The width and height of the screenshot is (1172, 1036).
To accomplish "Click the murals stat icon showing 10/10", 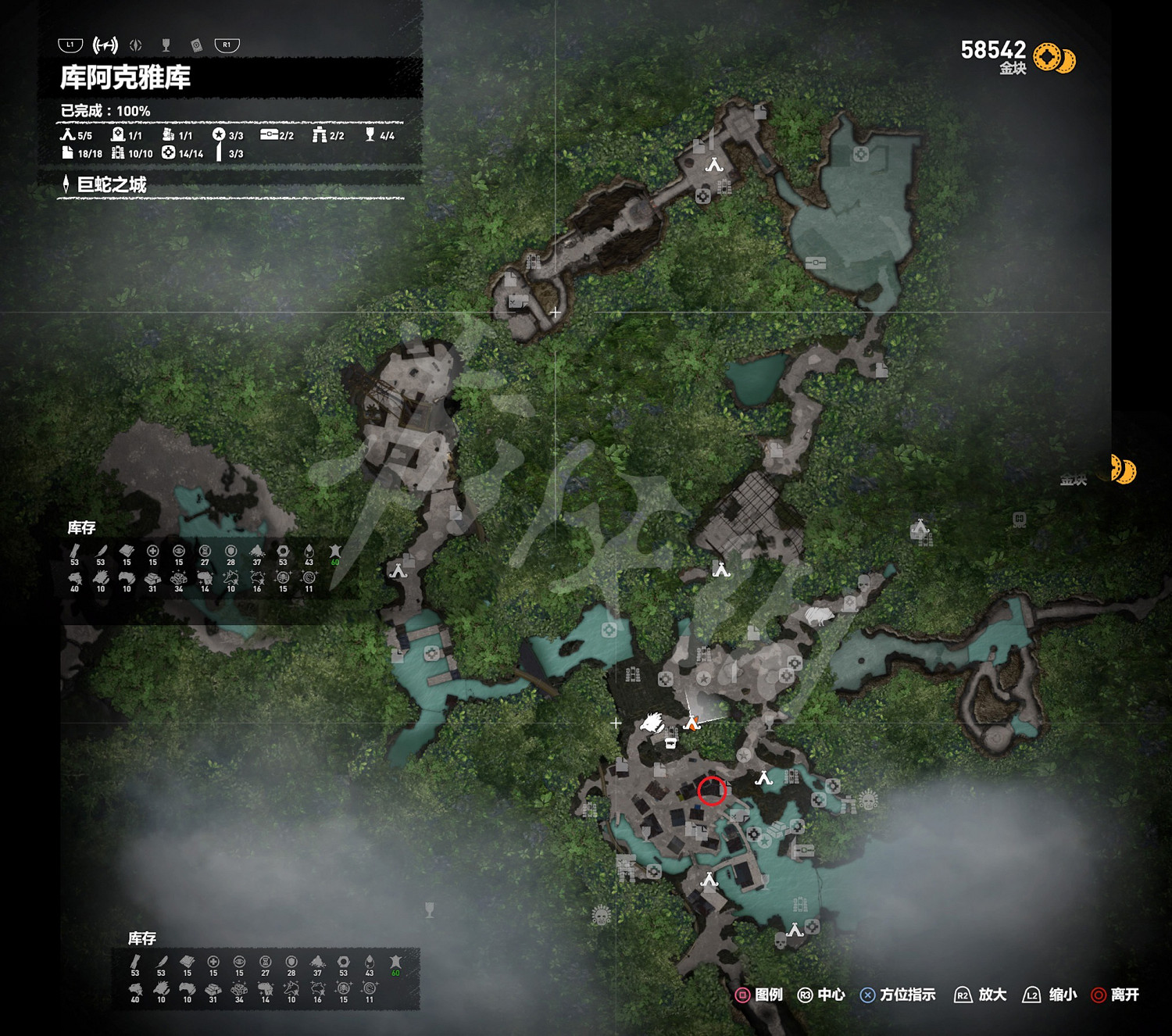I will coord(117,153).
